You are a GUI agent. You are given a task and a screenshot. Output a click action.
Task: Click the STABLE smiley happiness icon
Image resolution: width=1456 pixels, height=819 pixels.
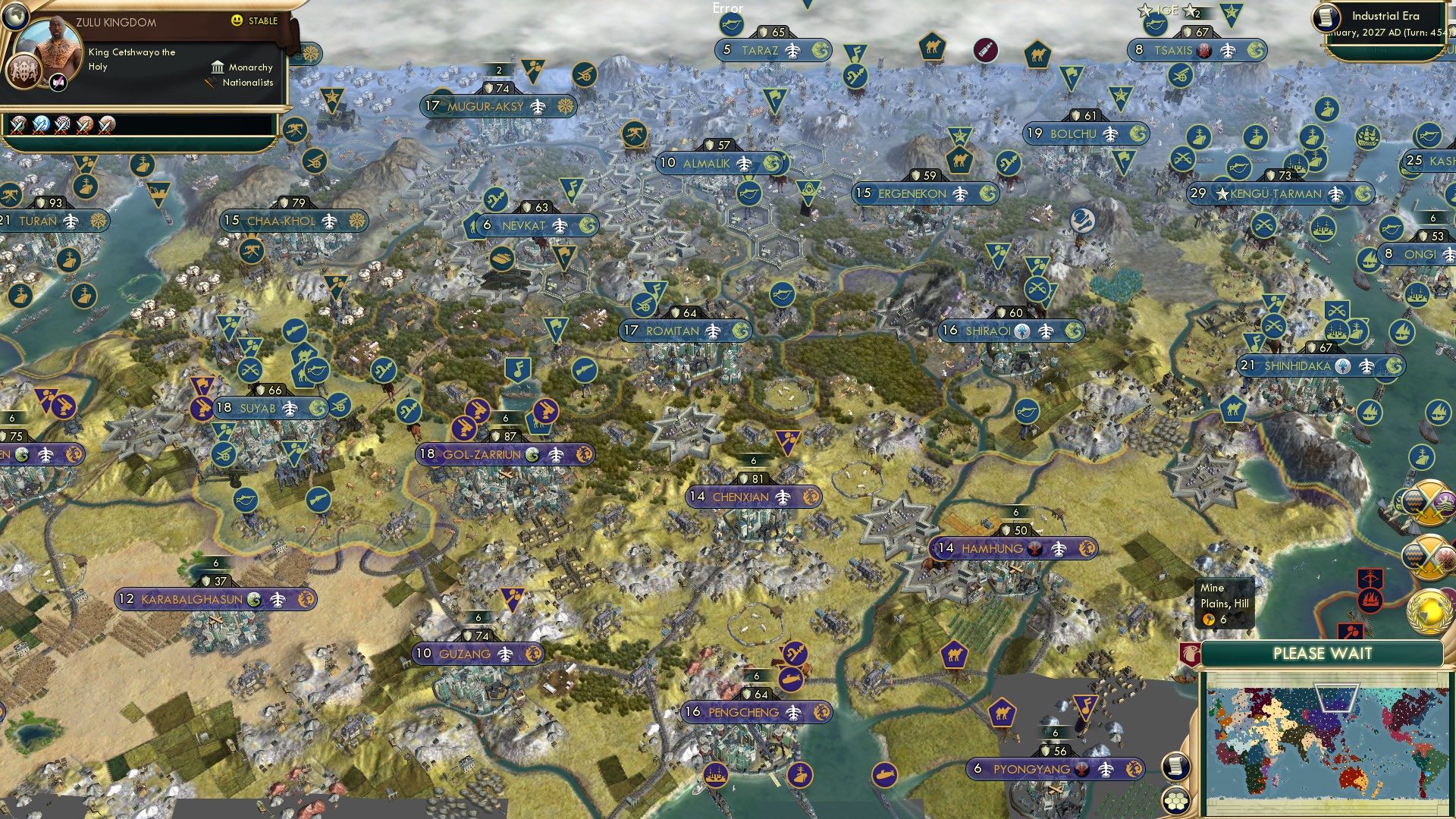(x=238, y=21)
